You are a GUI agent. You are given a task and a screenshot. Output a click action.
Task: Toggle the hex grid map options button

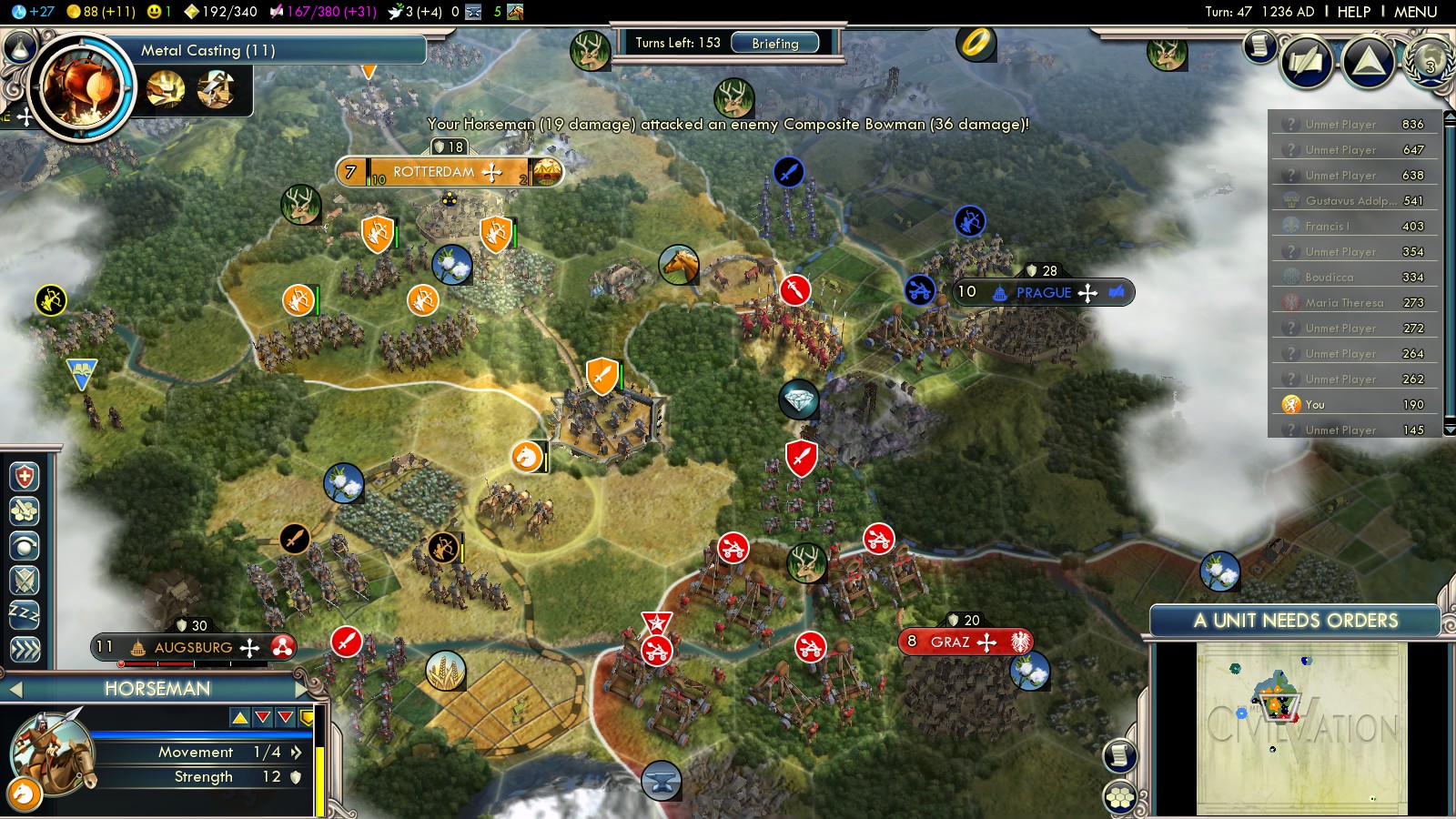pyautogui.click(x=1120, y=798)
